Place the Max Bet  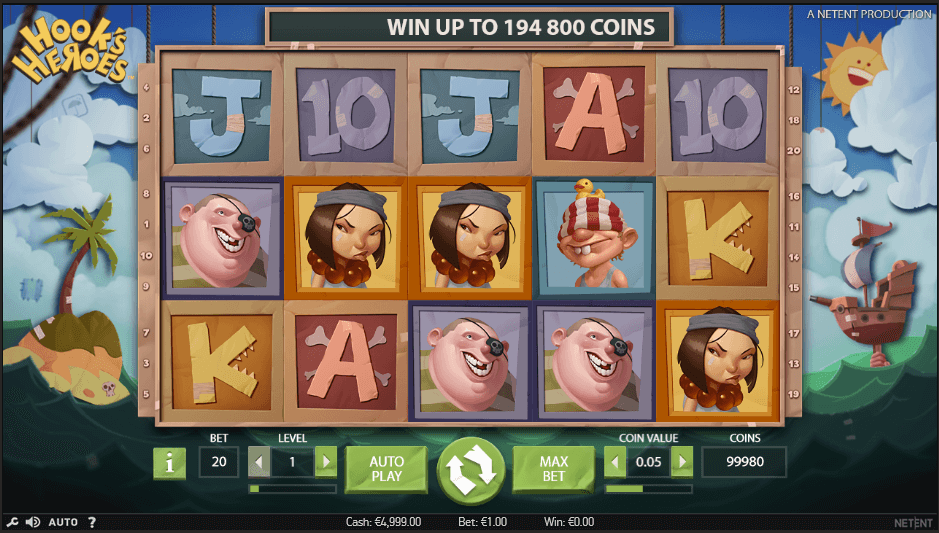pos(554,470)
